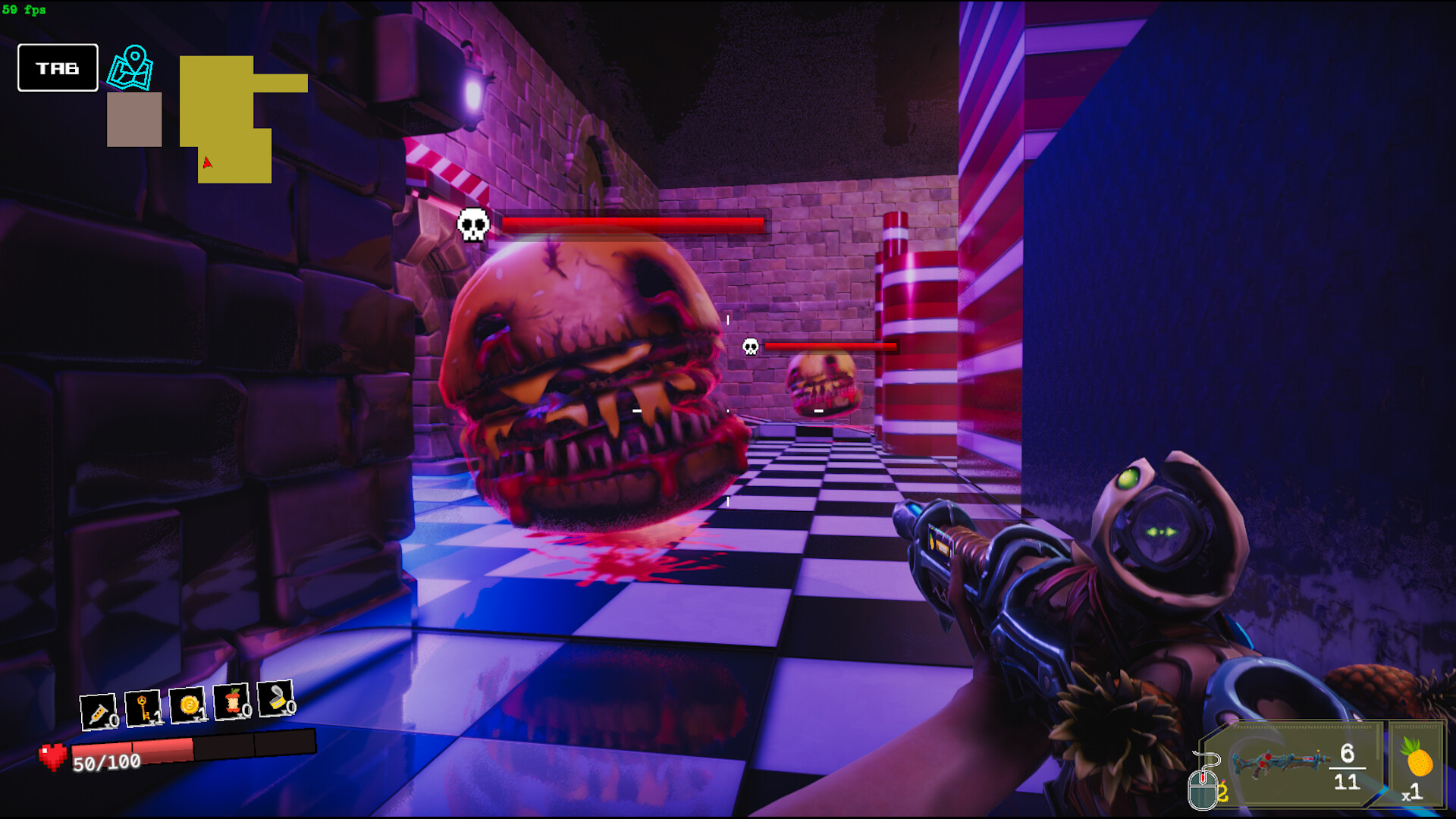Click the large enemy health bar segment
Viewport: 1456px width, 819px height.
(x=633, y=224)
